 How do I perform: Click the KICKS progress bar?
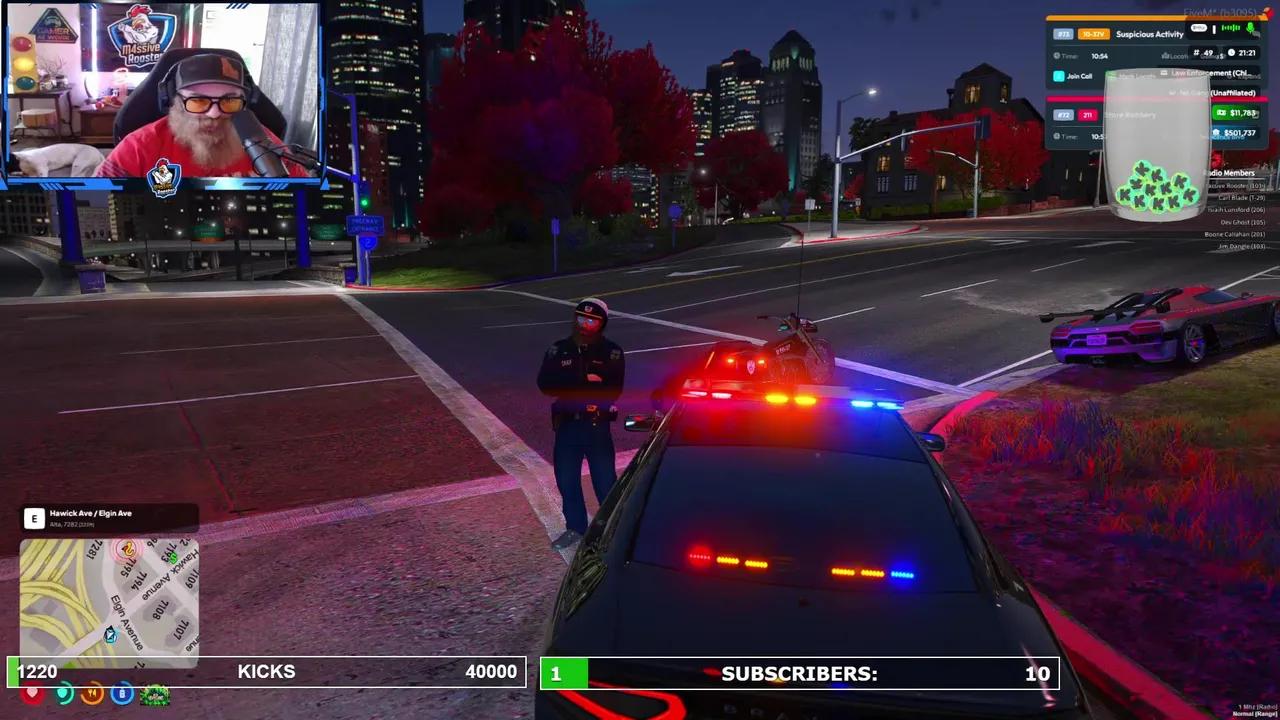coord(266,671)
